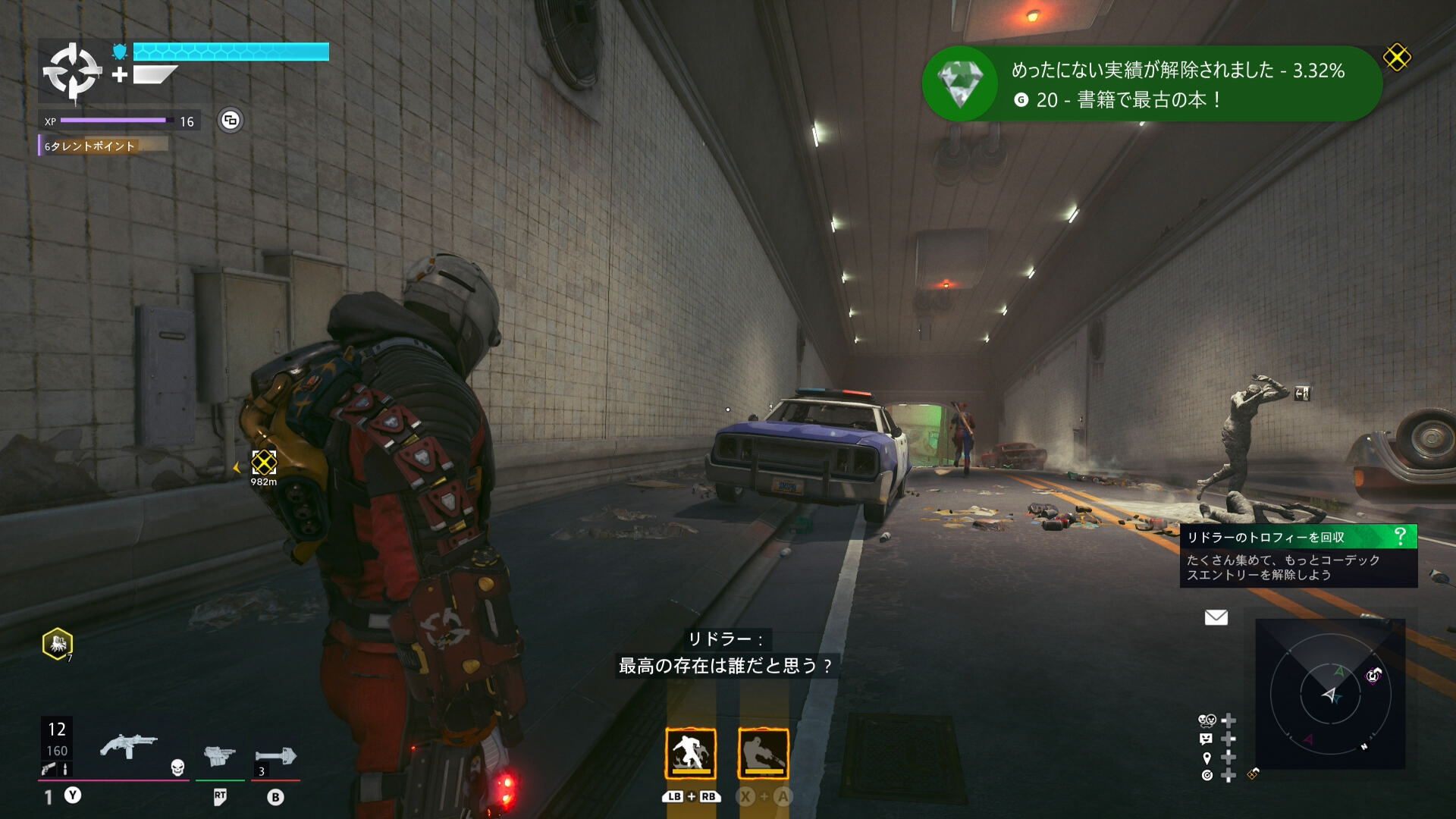Click the yellow hexagon badge icon
Screen dimensions: 1456x819
coord(58,644)
